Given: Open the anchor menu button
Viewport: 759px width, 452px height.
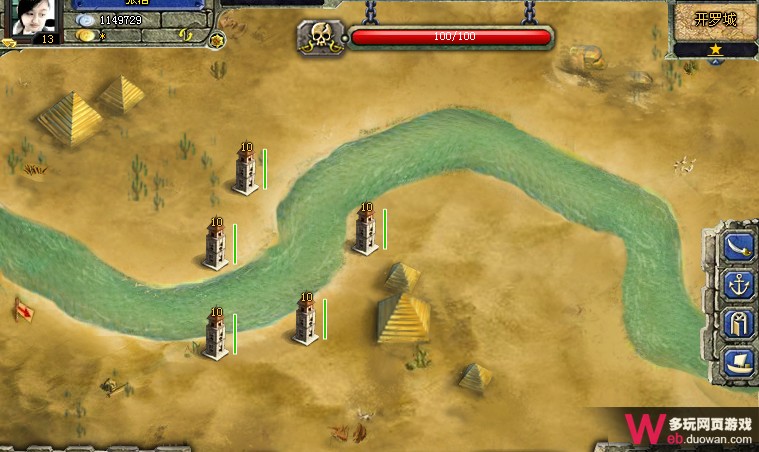Looking at the screenshot, I should (x=737, y=285).
